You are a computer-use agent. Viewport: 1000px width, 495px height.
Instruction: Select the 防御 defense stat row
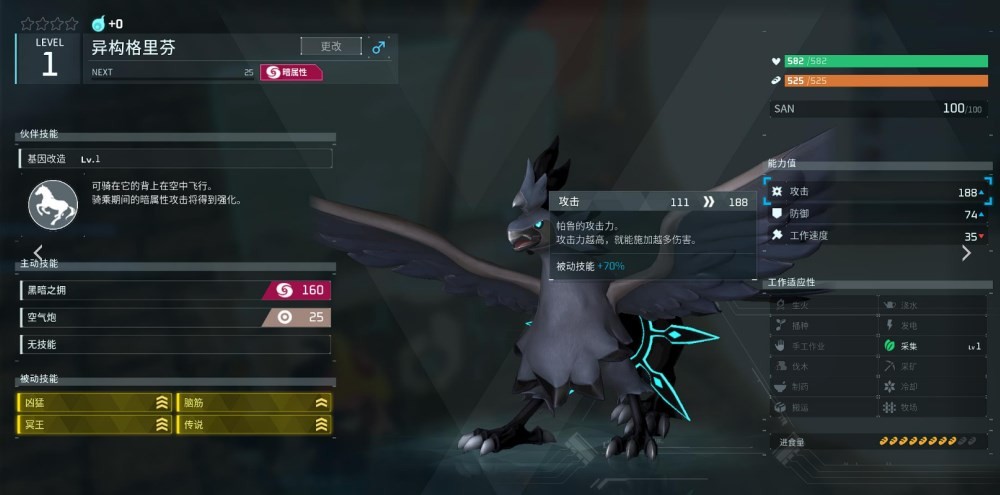point(877,214)
